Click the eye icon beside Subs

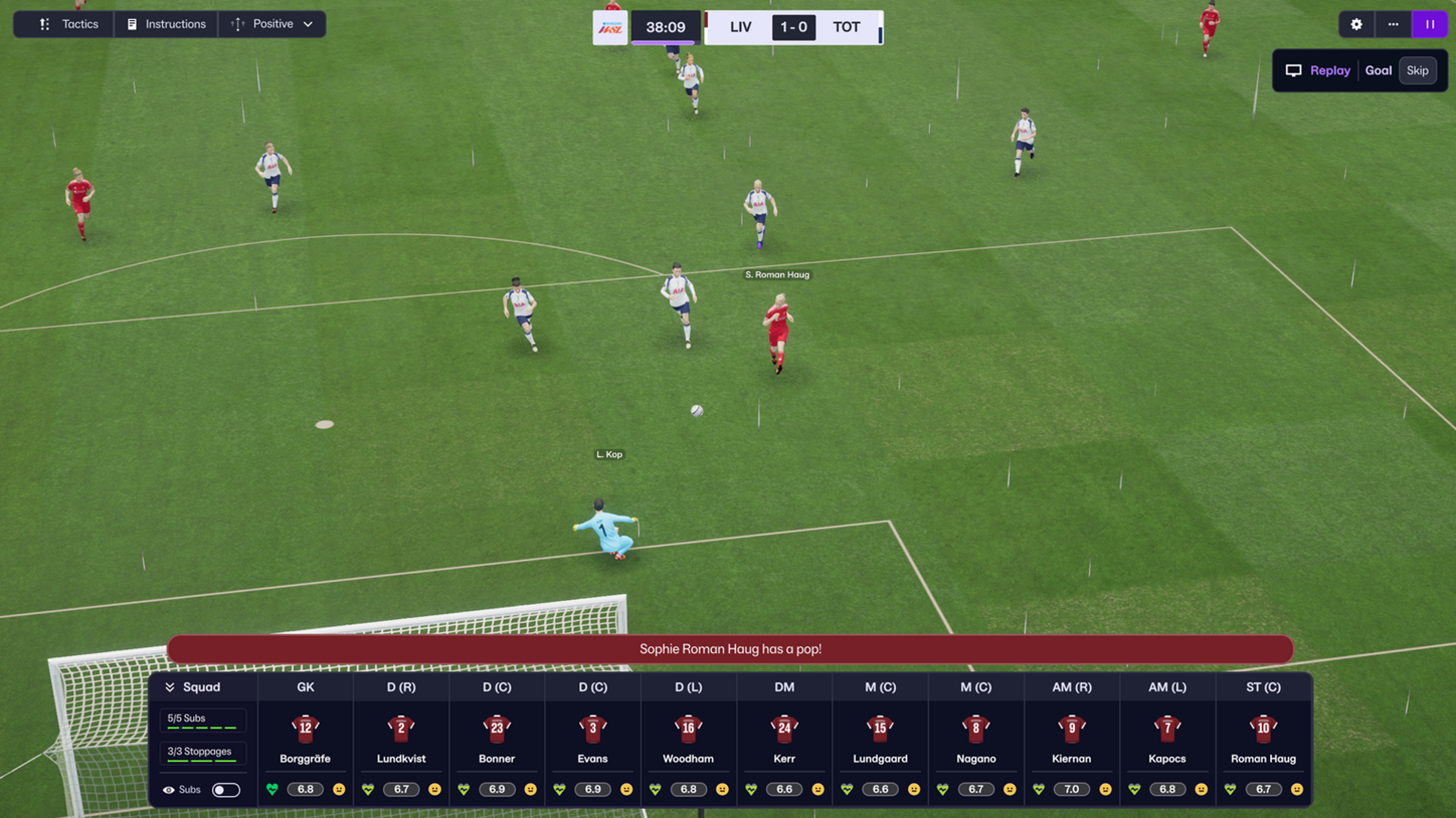coord(170,790)
